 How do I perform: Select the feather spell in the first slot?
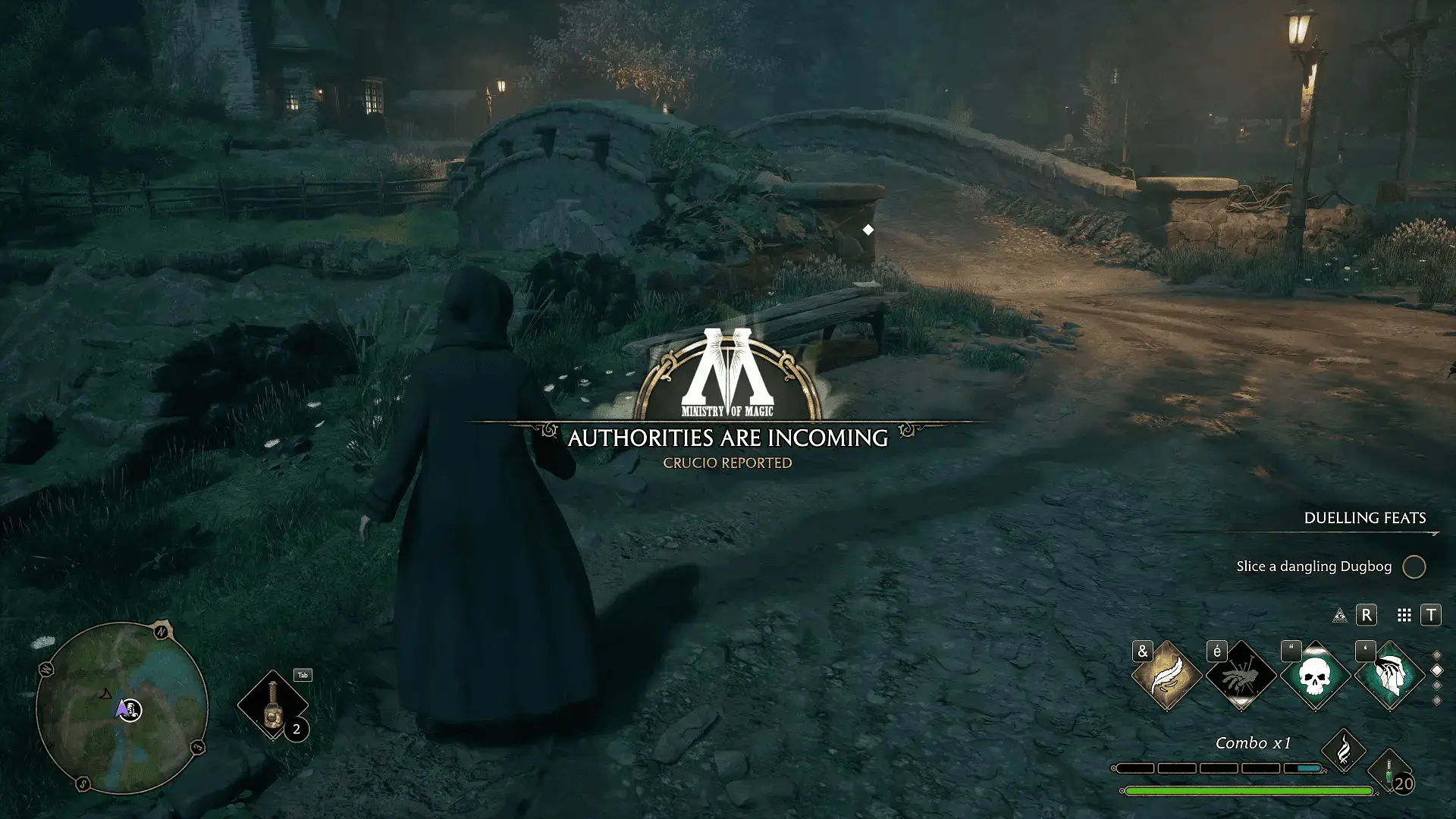[x=1166, y=676]
